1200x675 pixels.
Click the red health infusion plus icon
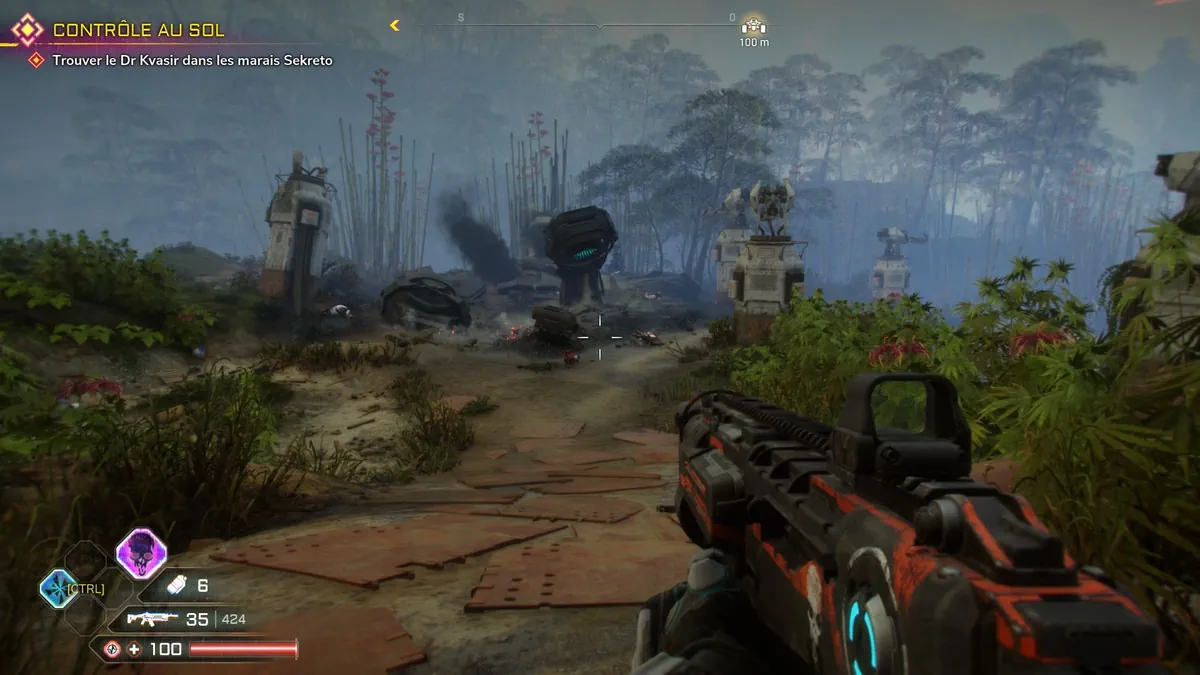tap(134, 649)
